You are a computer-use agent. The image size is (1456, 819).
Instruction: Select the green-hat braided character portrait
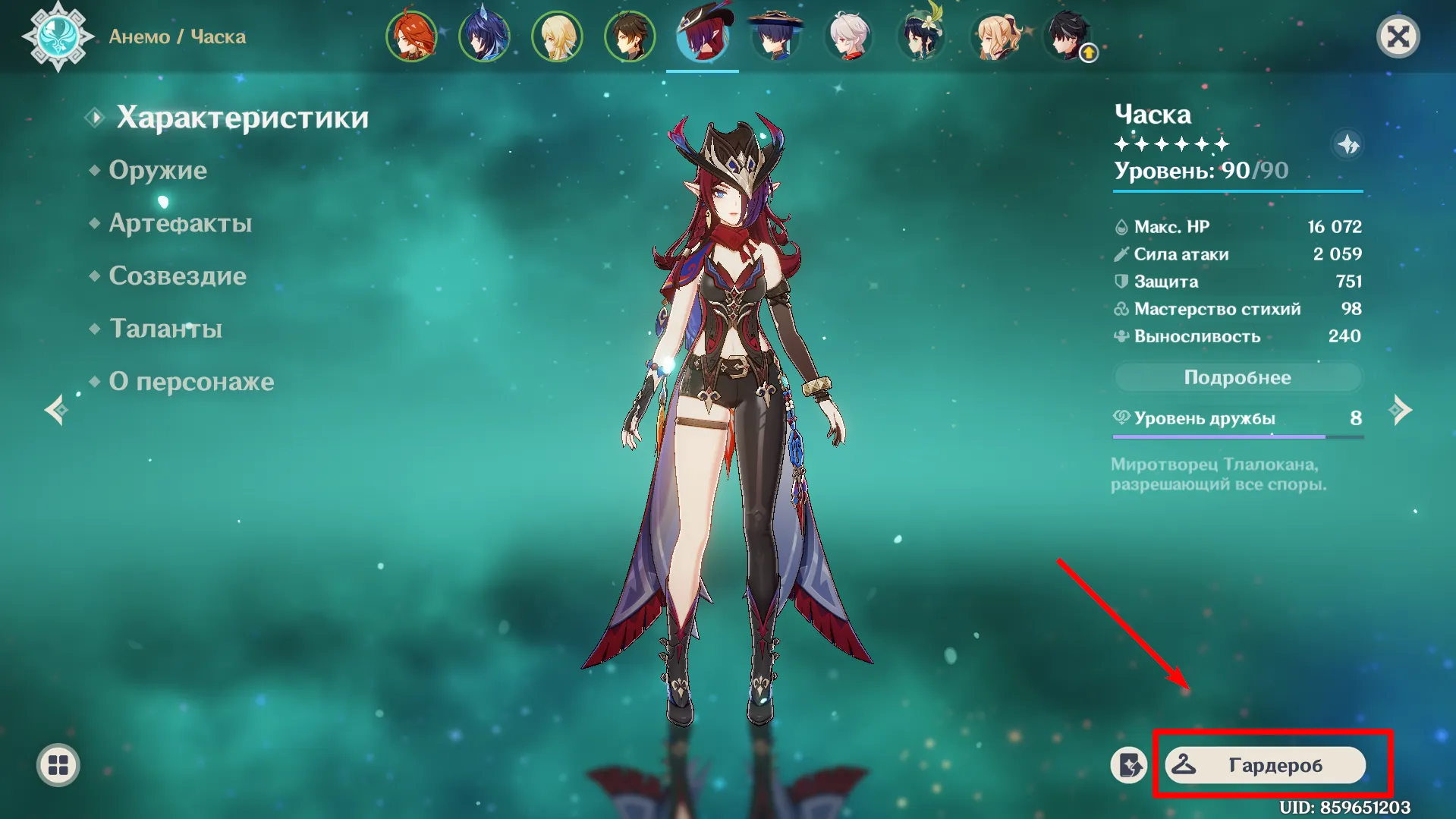[921, 36]
